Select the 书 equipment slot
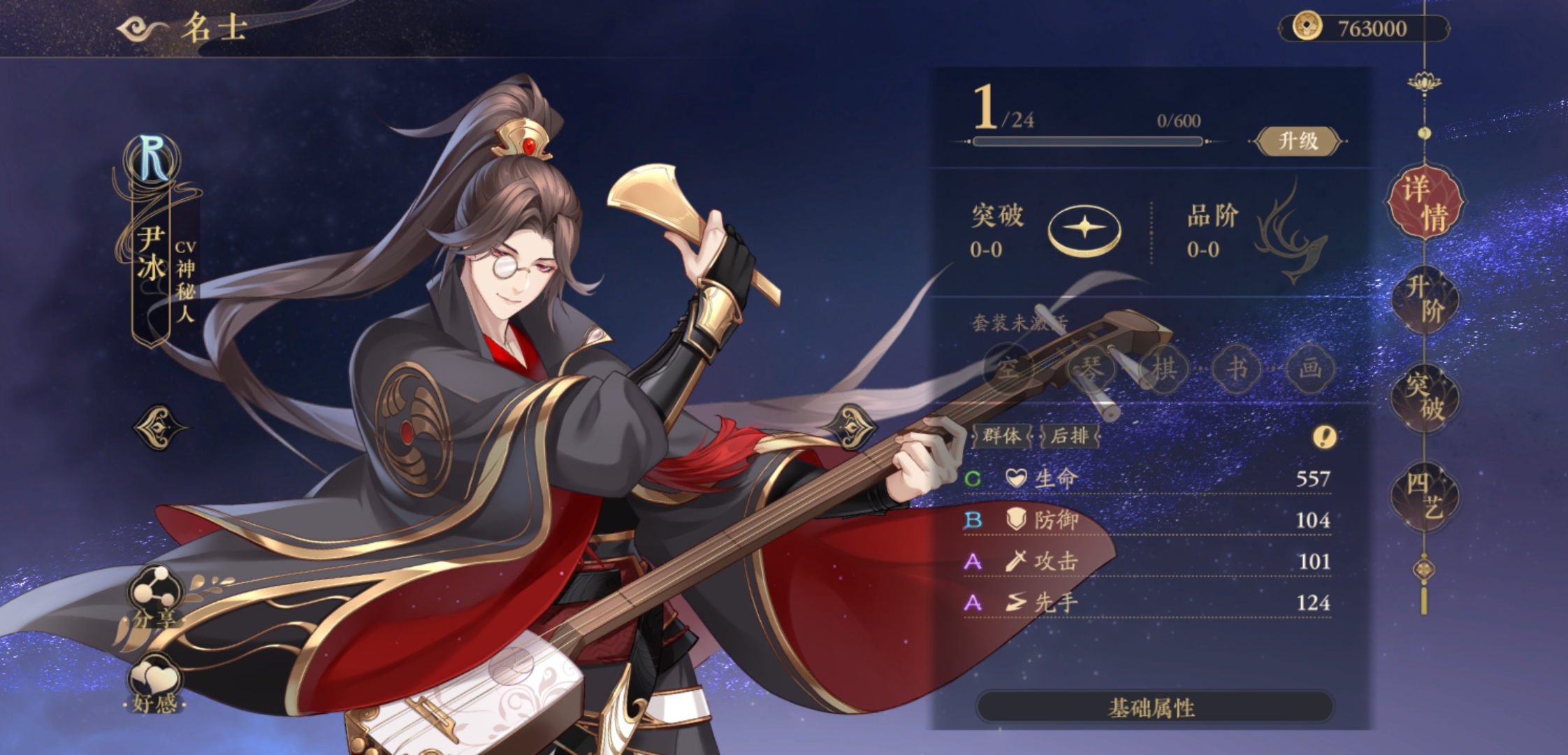Screen dimensions: 1568x755 pos(1237,368)
